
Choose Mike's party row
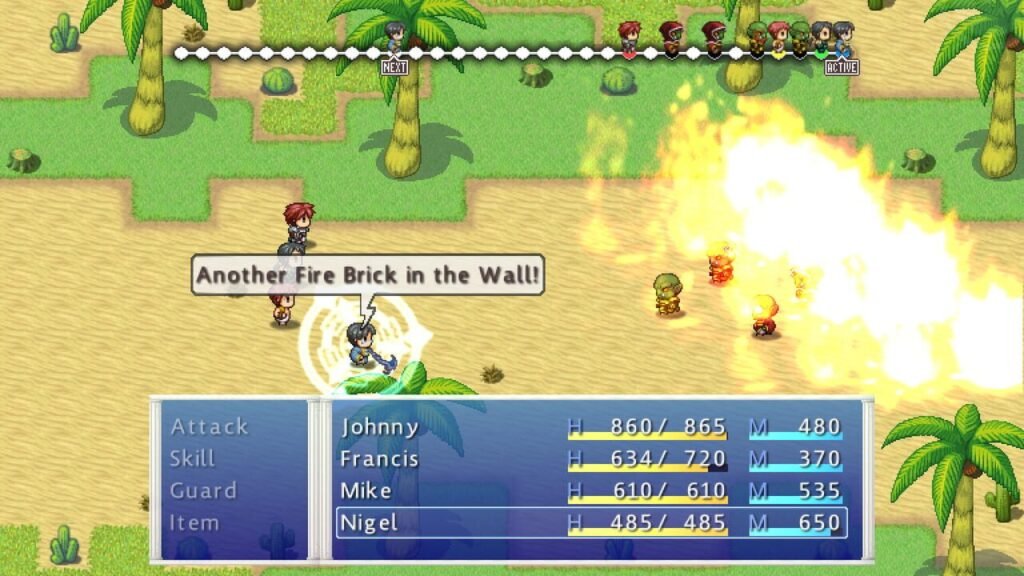point(591,491)
